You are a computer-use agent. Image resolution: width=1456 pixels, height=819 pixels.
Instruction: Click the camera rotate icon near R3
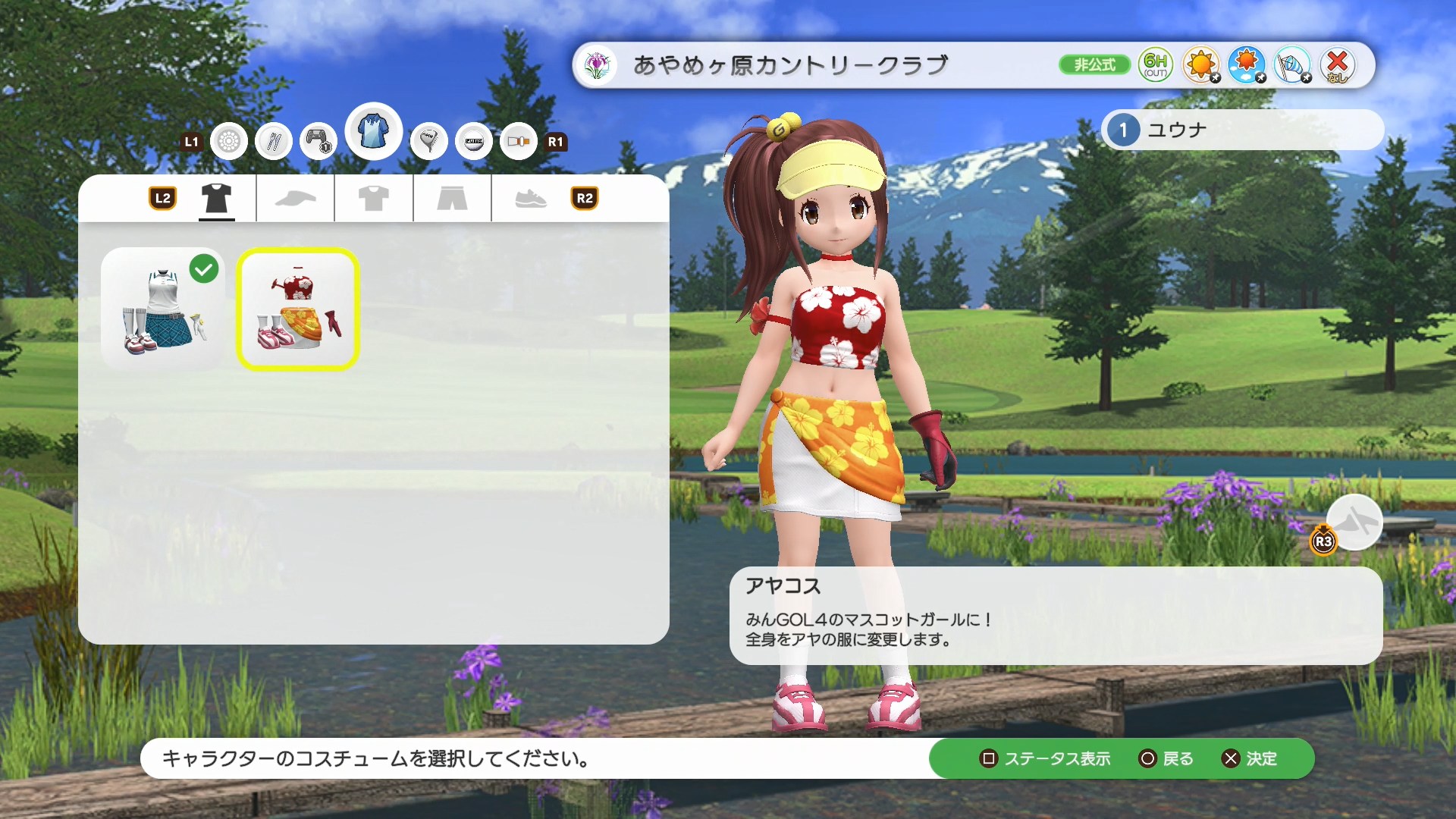[x=1357, y=523]
